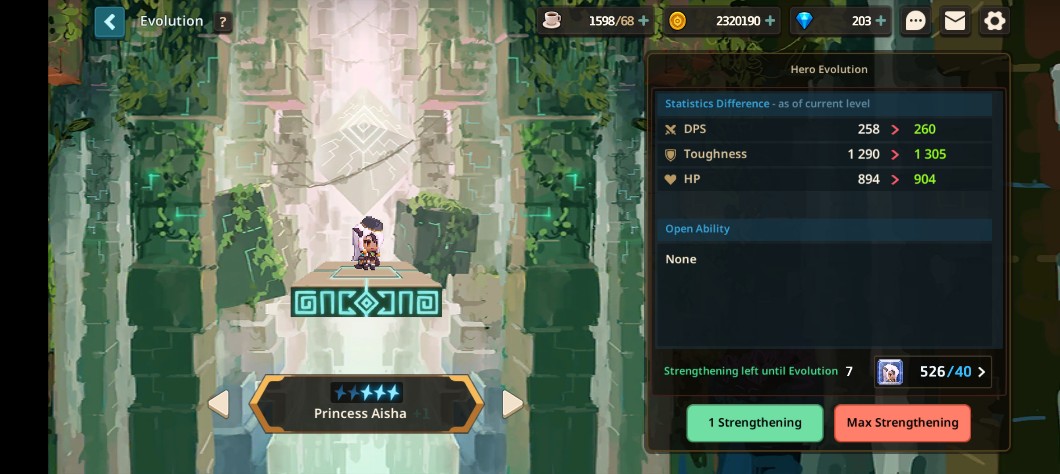Add more gold coins with plus
This screenshot has height=474, width=1060.
(770, 20)
